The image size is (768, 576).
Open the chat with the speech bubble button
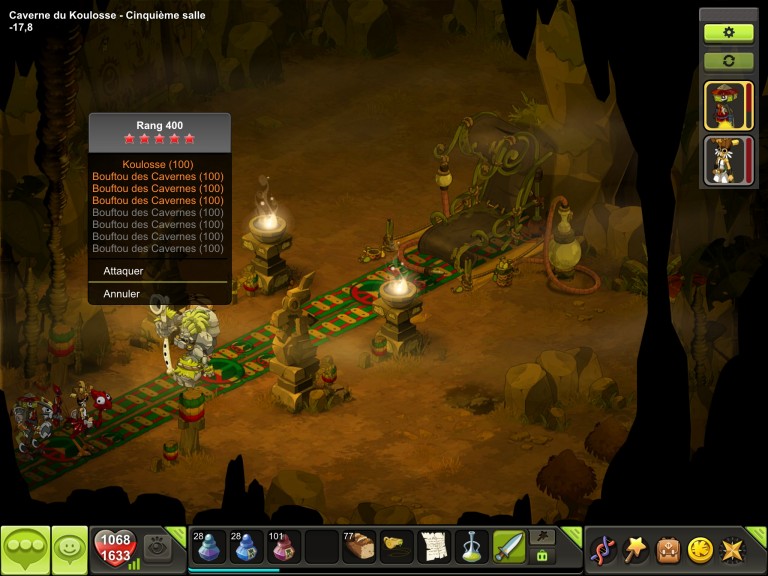25,549
